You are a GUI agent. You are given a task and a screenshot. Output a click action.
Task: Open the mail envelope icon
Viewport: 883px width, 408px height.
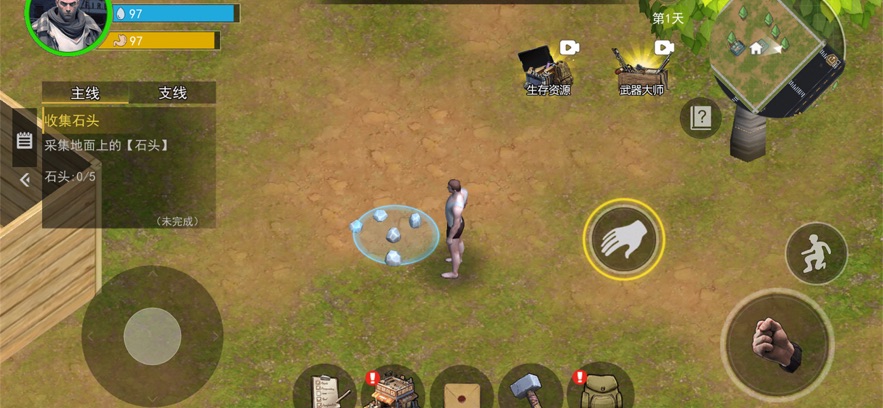[461, 390]
